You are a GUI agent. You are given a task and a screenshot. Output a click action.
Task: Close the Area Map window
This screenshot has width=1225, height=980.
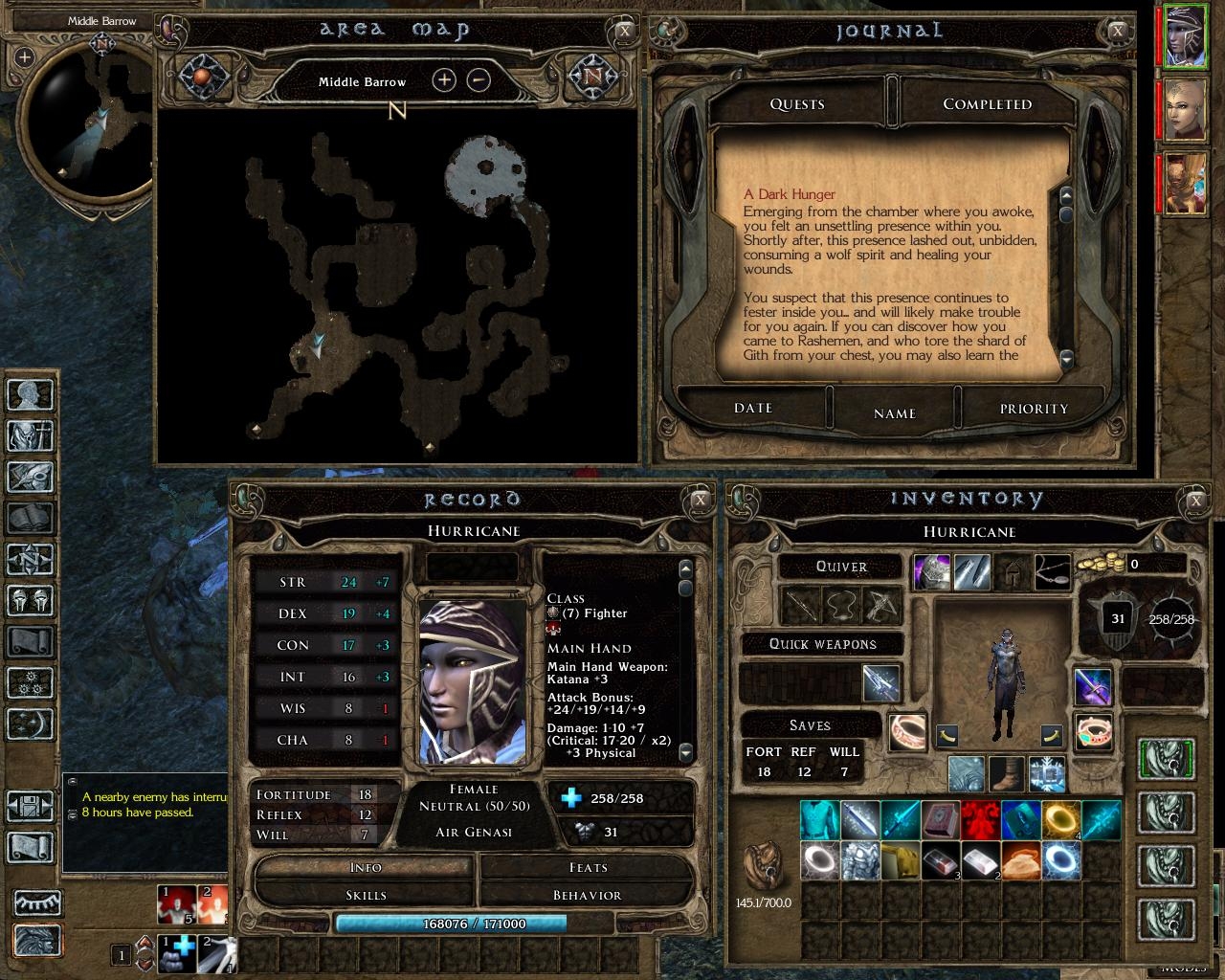tap(624, 31)
